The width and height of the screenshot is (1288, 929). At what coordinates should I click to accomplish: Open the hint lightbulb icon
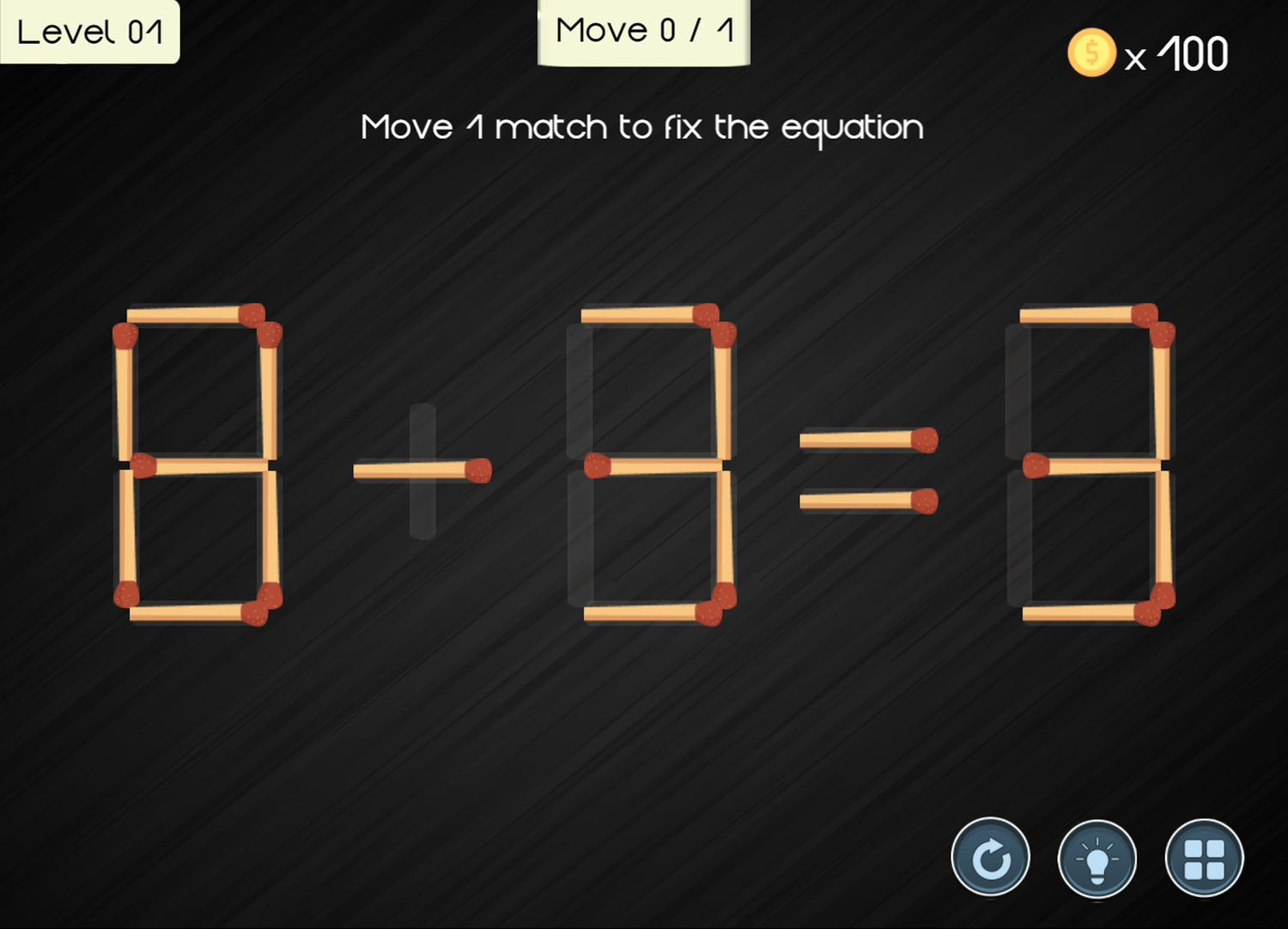coord(1095,858)
